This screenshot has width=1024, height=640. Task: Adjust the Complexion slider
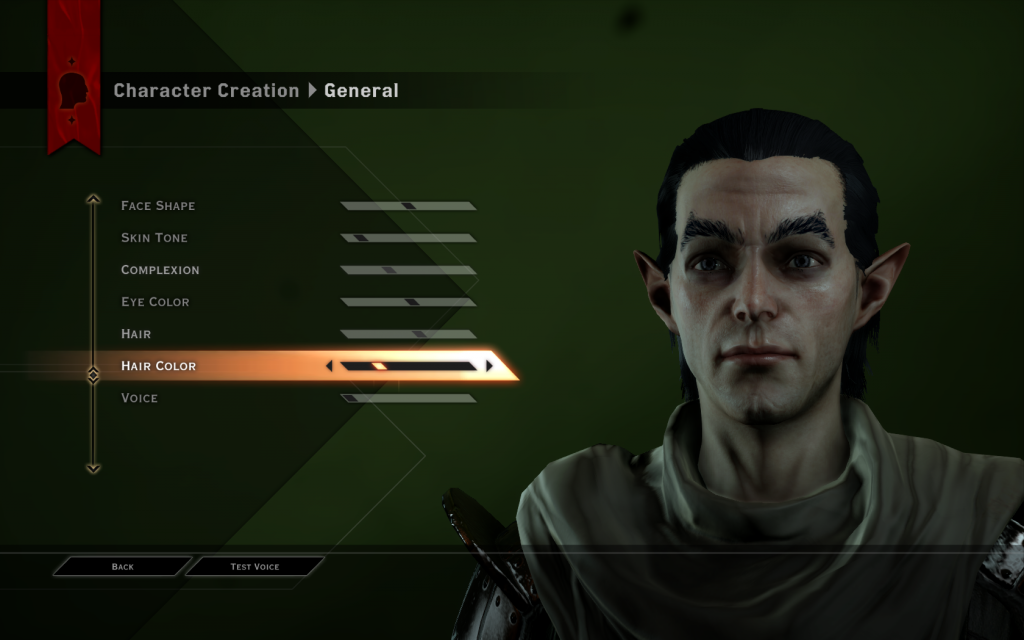[x=408, y=270]
